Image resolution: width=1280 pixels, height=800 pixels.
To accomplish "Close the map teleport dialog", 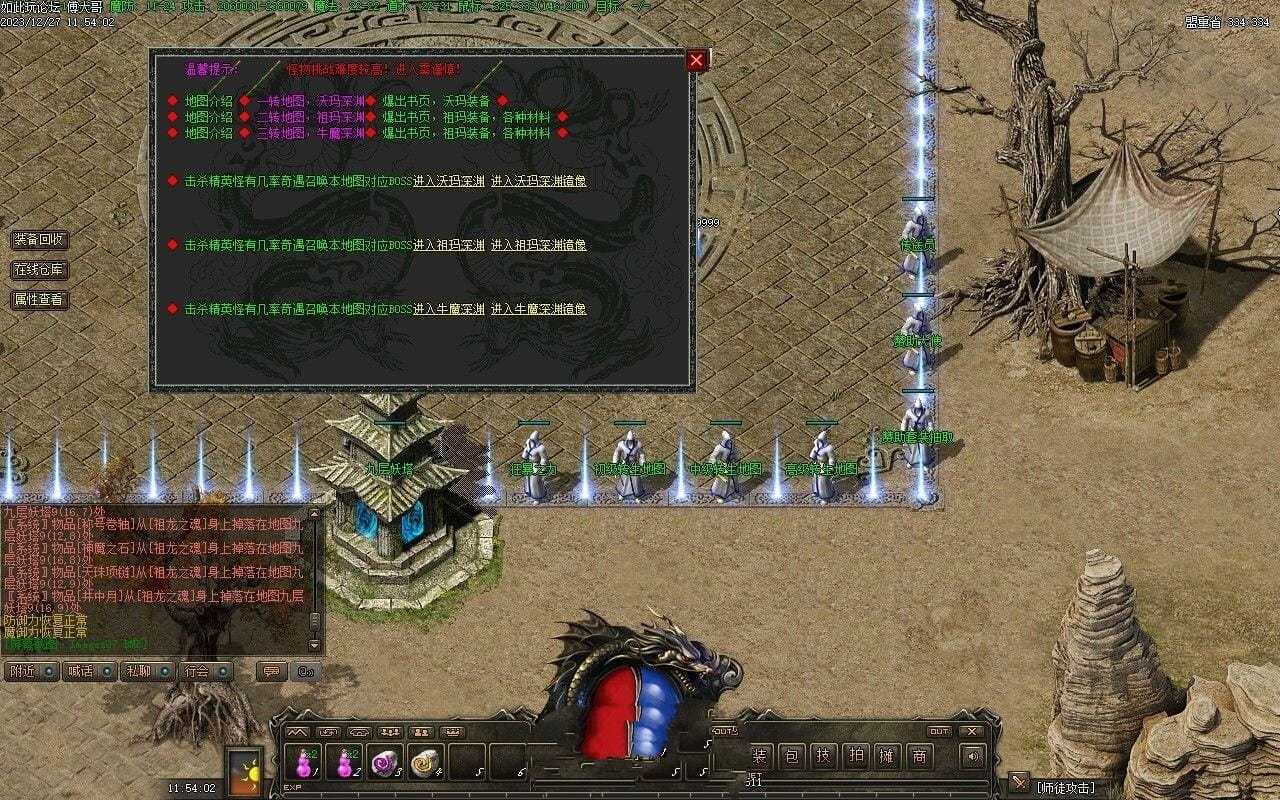I will point(696,60).
